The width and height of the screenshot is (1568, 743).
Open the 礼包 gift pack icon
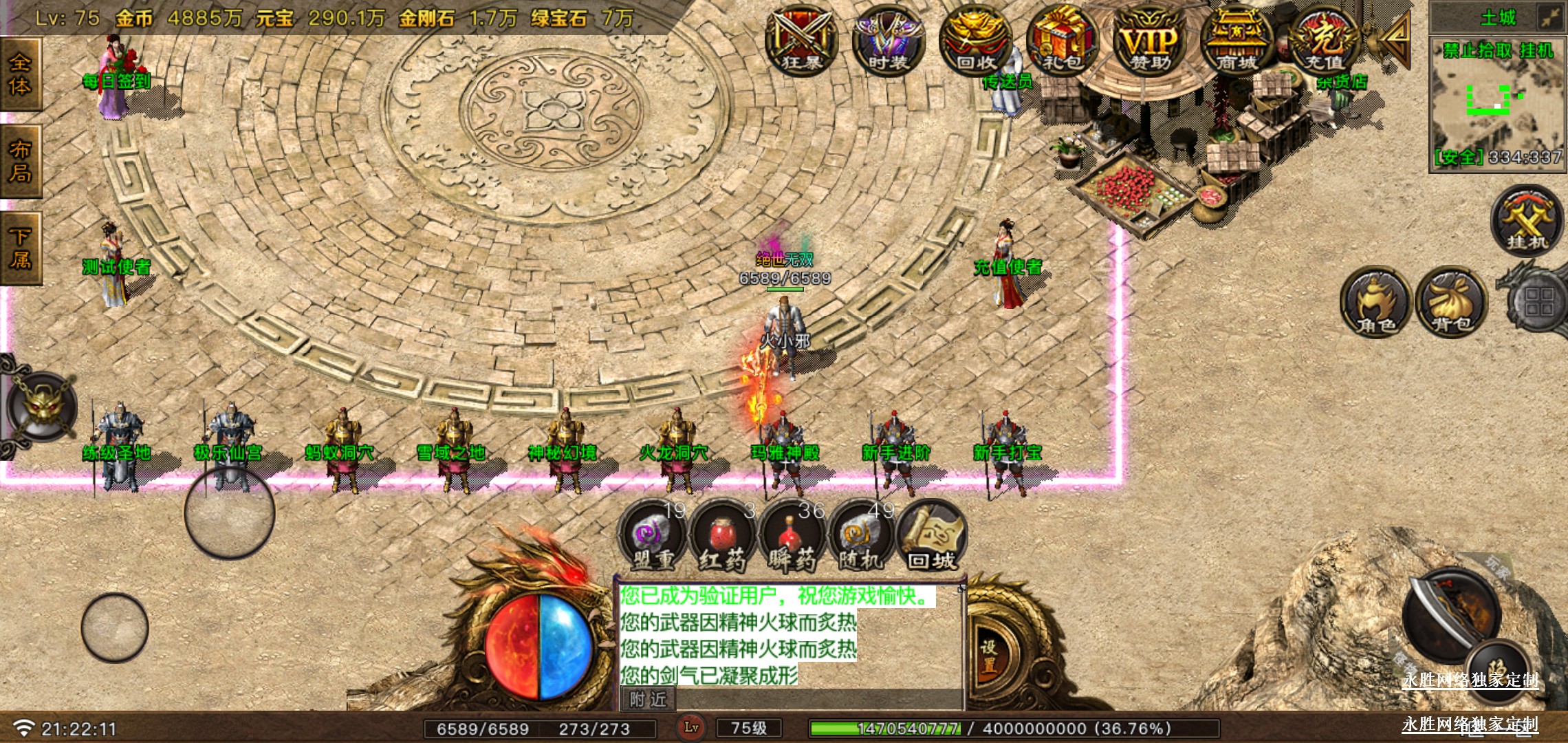[x=1063, y=40]
